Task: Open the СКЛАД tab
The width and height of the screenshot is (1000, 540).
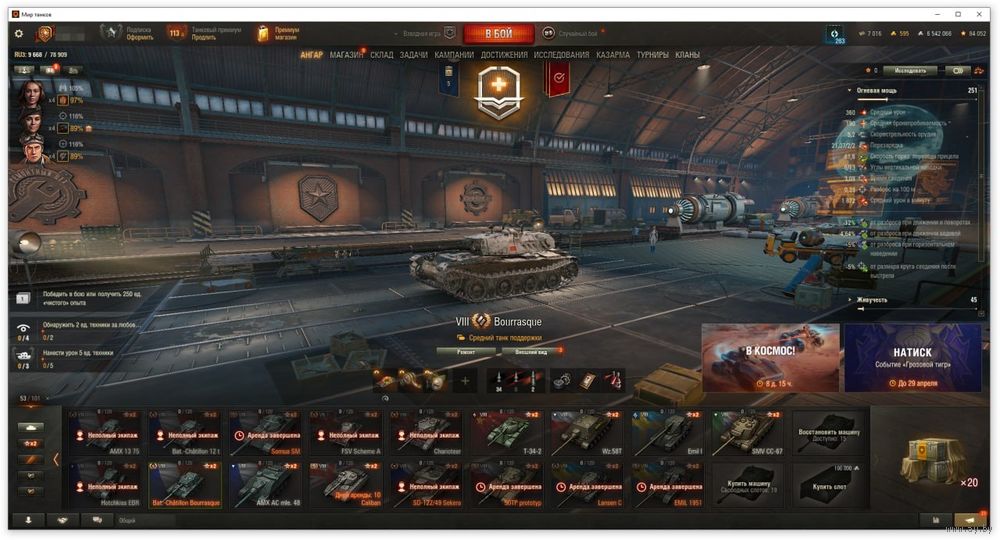Action: pyautogui.click(x=382, y=55)
